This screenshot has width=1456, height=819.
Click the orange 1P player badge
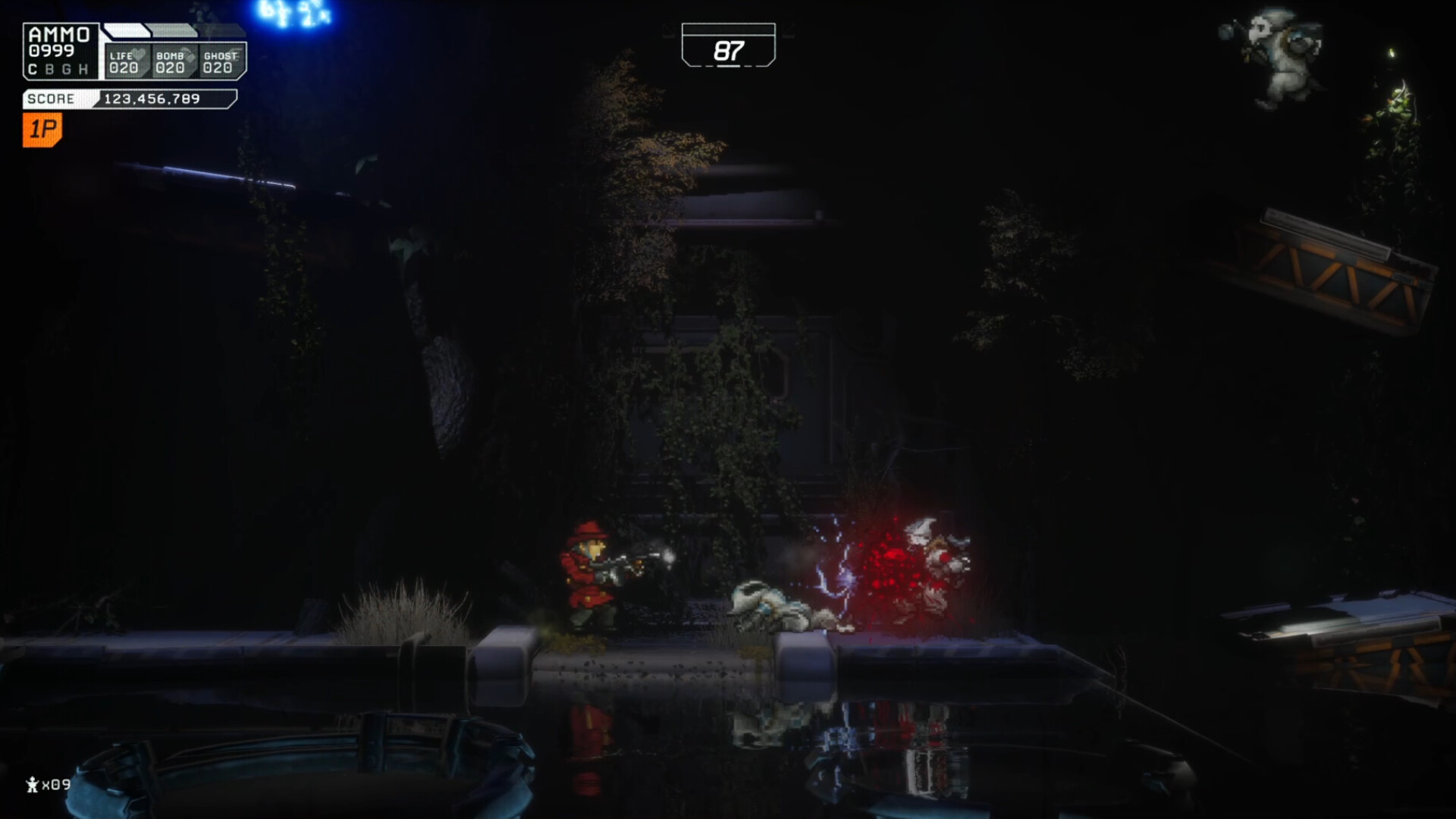tap(42, 129)
